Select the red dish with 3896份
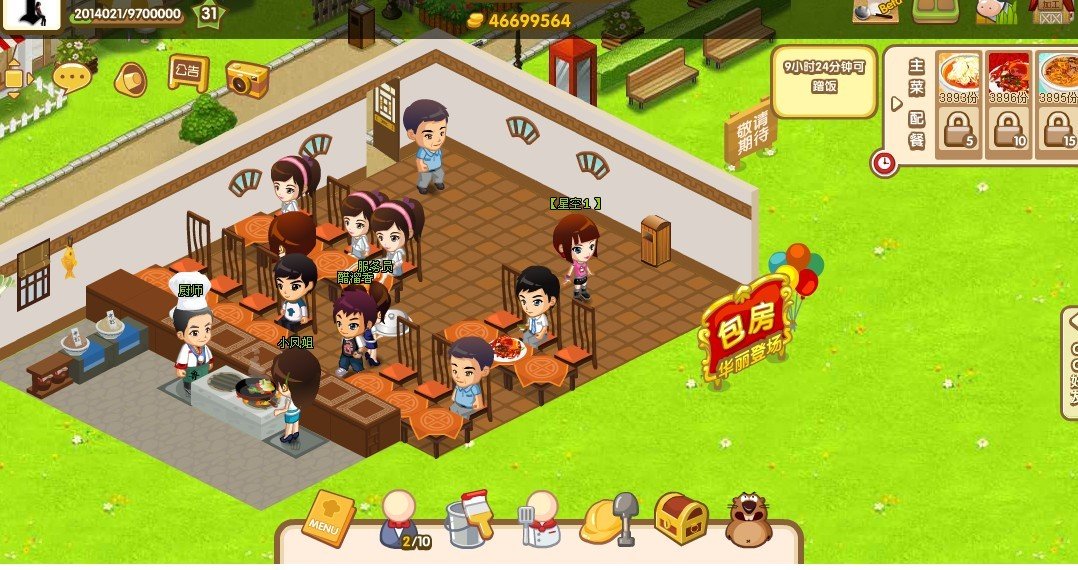 click(x=1009, y=76)
